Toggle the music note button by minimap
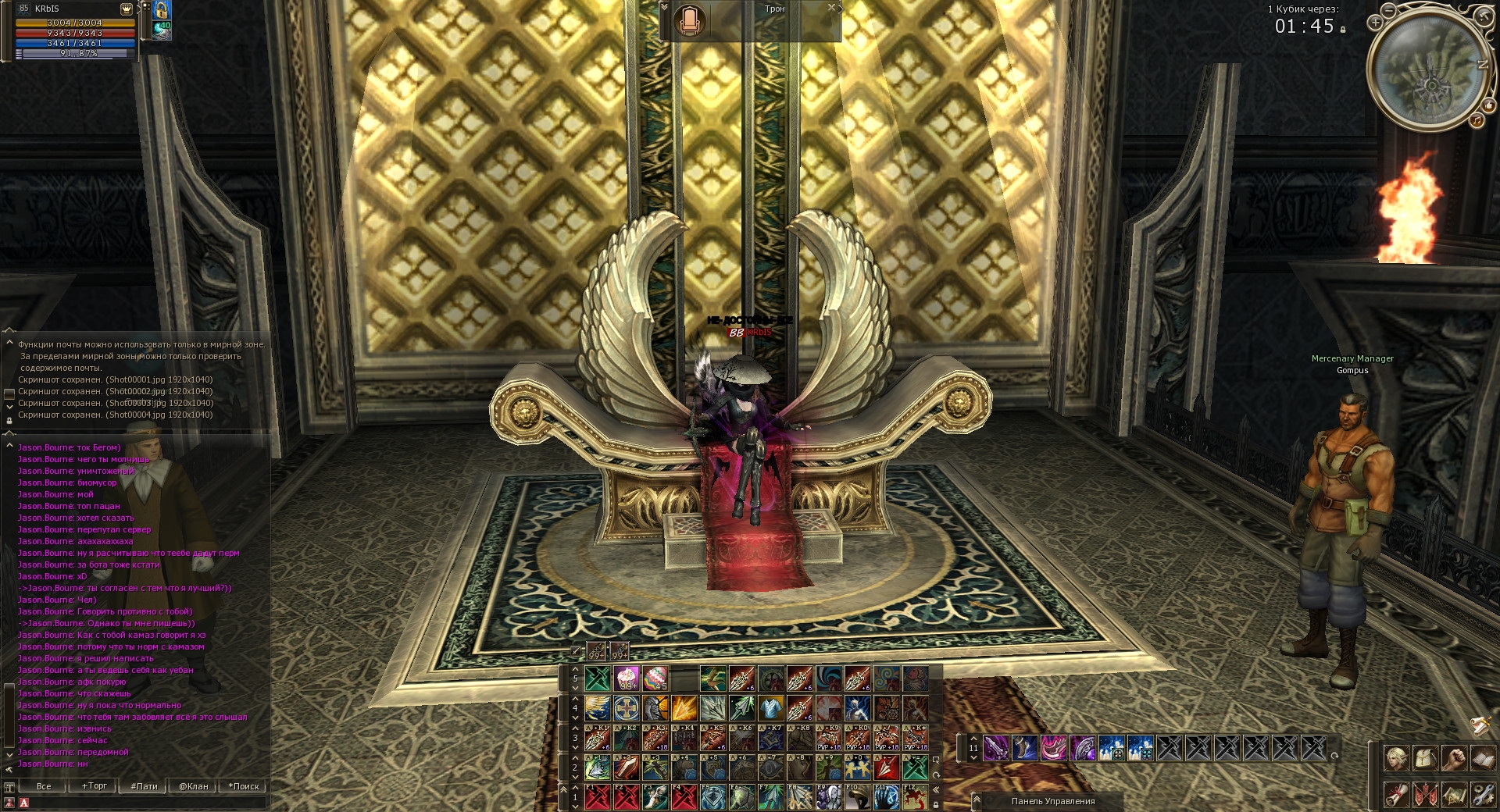 click(1477, 120)
